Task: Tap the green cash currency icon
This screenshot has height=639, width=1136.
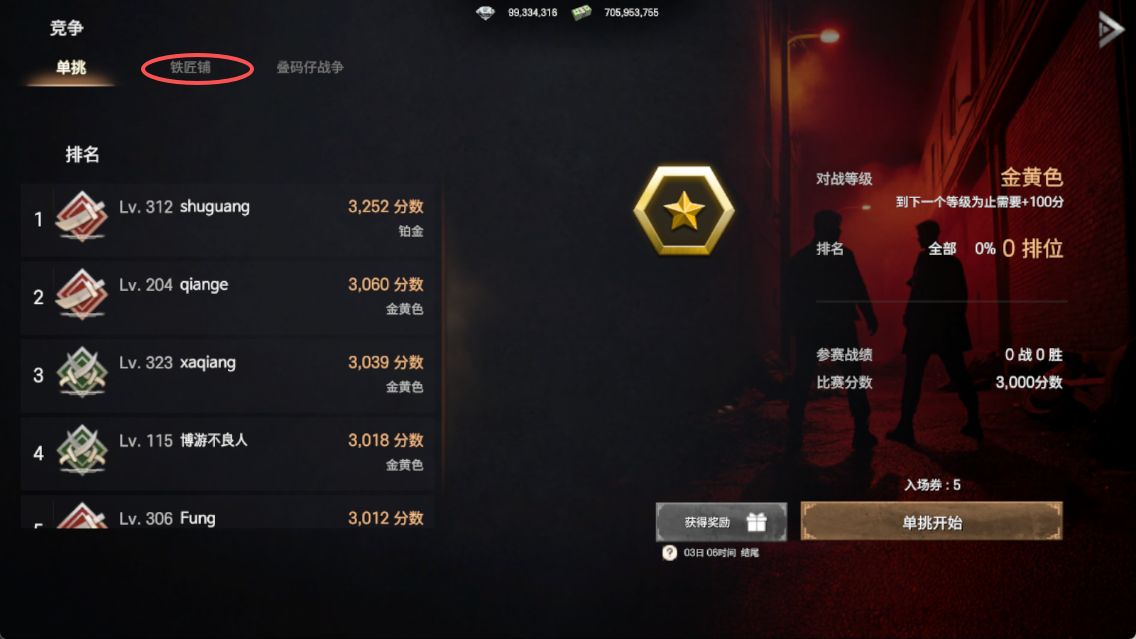Action: [x=581, y=13]
